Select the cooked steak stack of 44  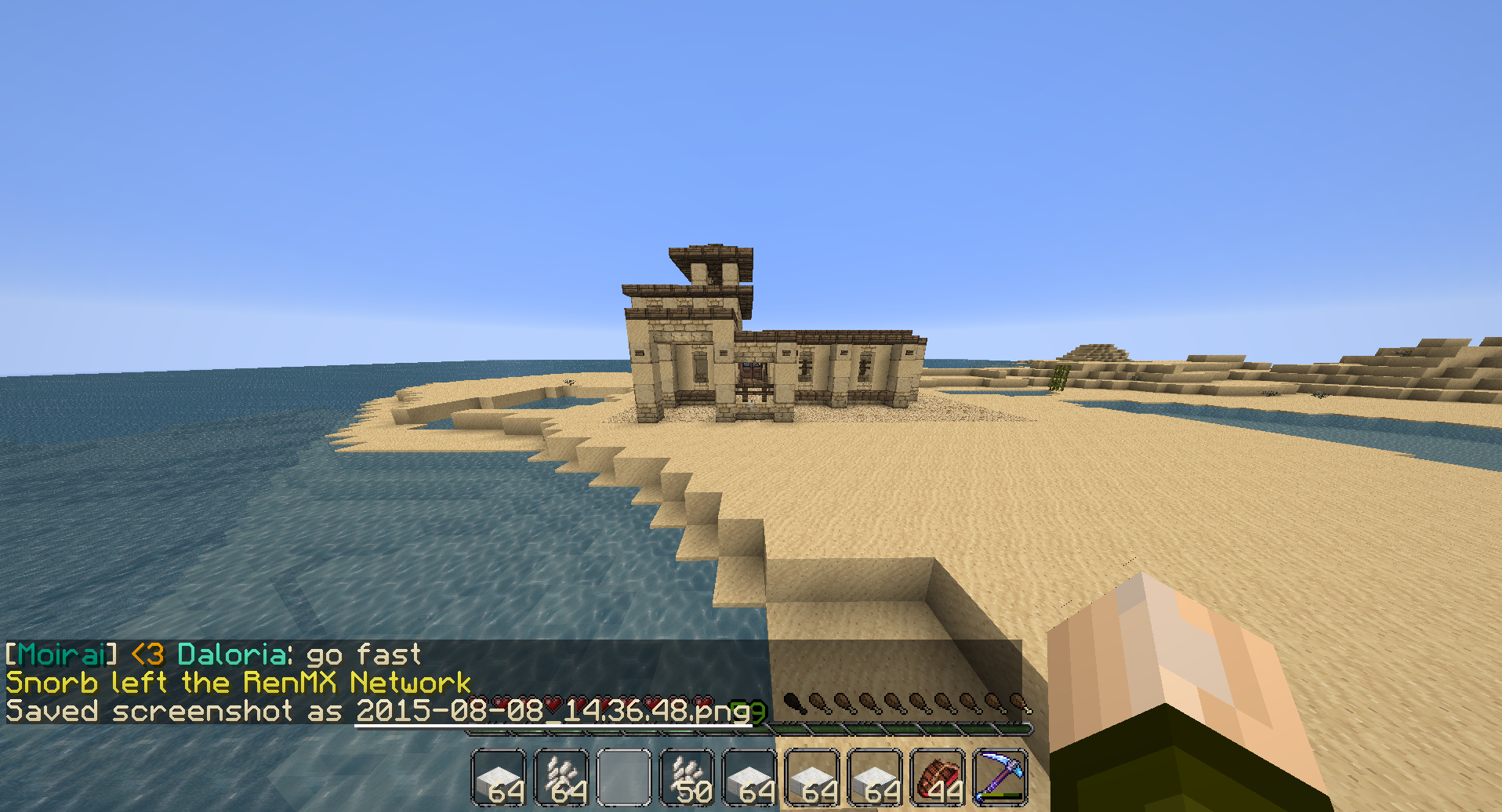click(x=938, y=777)
